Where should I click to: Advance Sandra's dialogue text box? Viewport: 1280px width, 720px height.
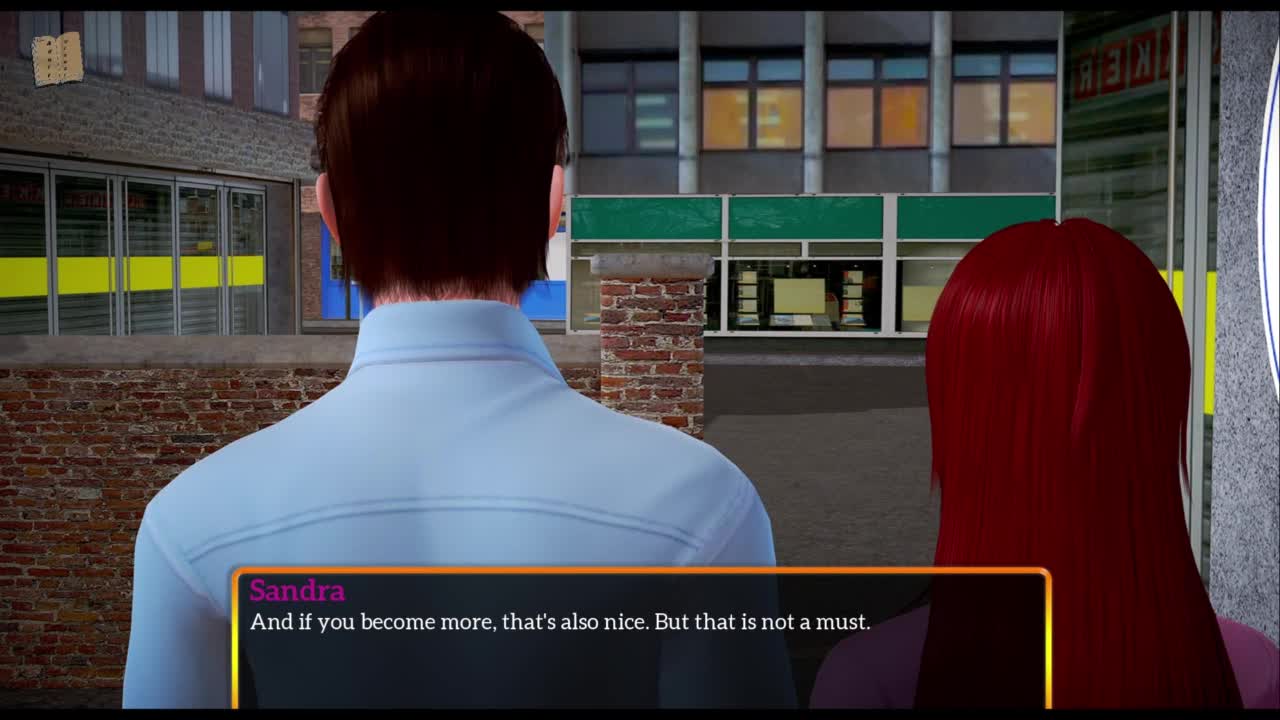[x=641, y=639]
